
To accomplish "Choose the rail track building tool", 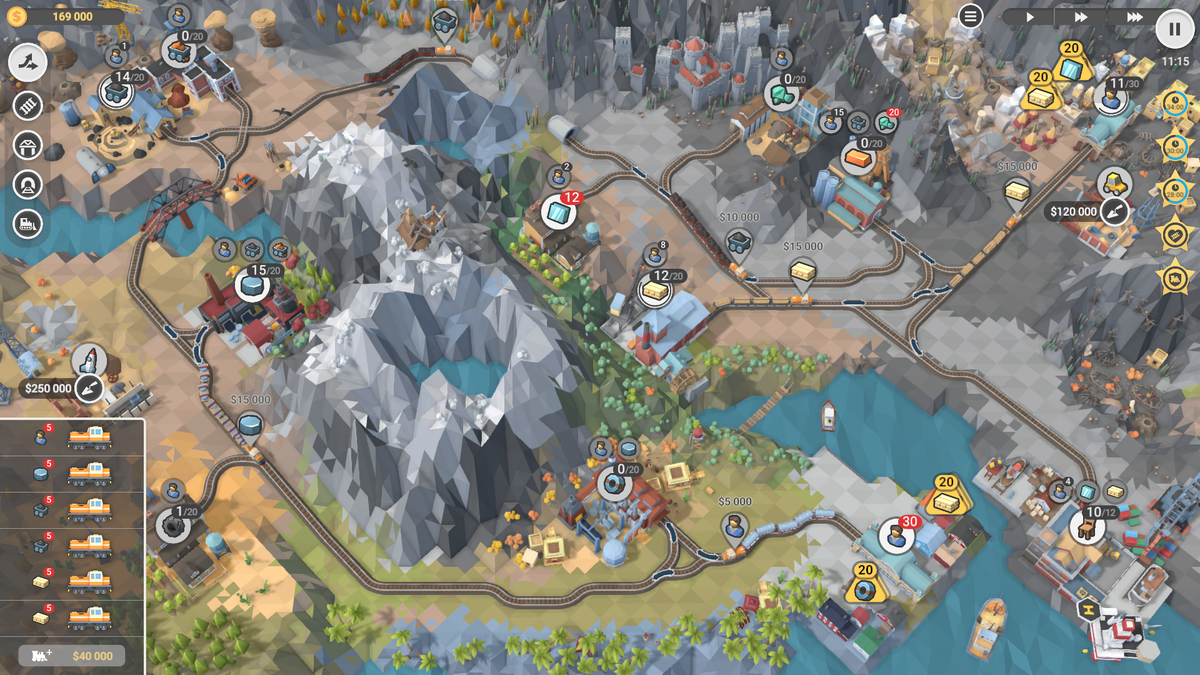I will [x=28, y=105].
